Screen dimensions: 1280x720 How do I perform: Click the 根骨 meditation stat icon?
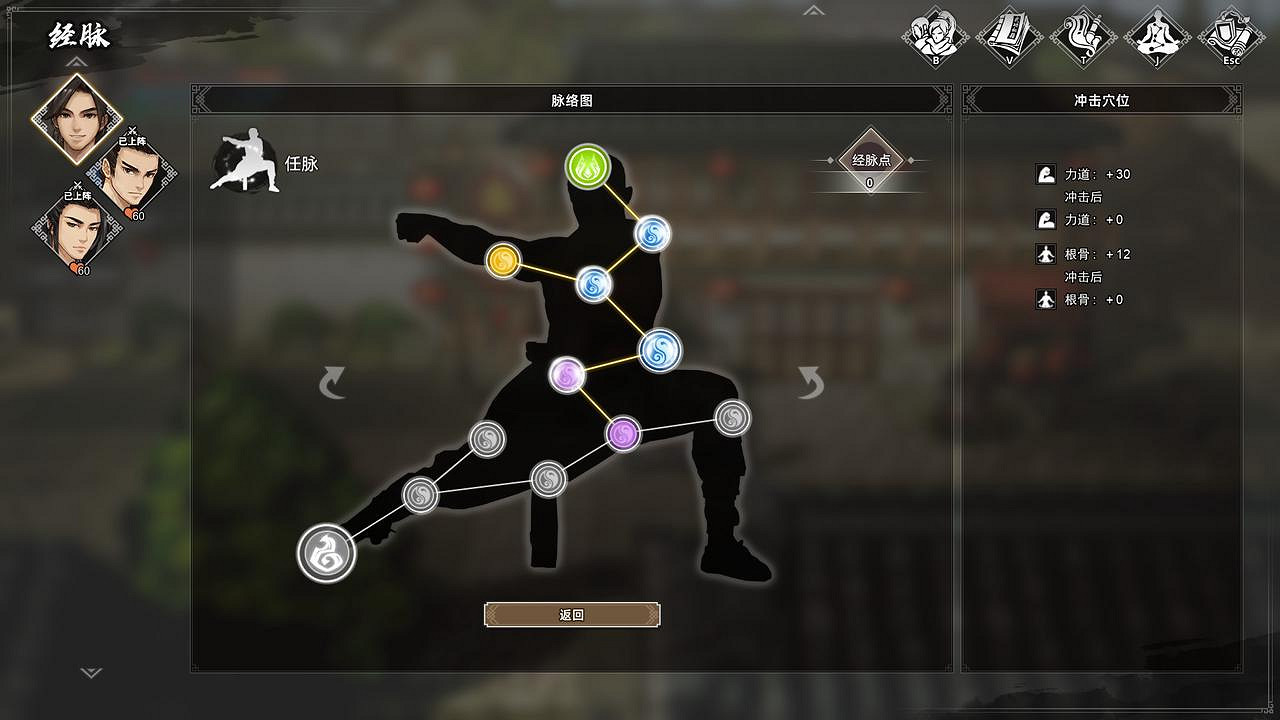[1045, 254]
